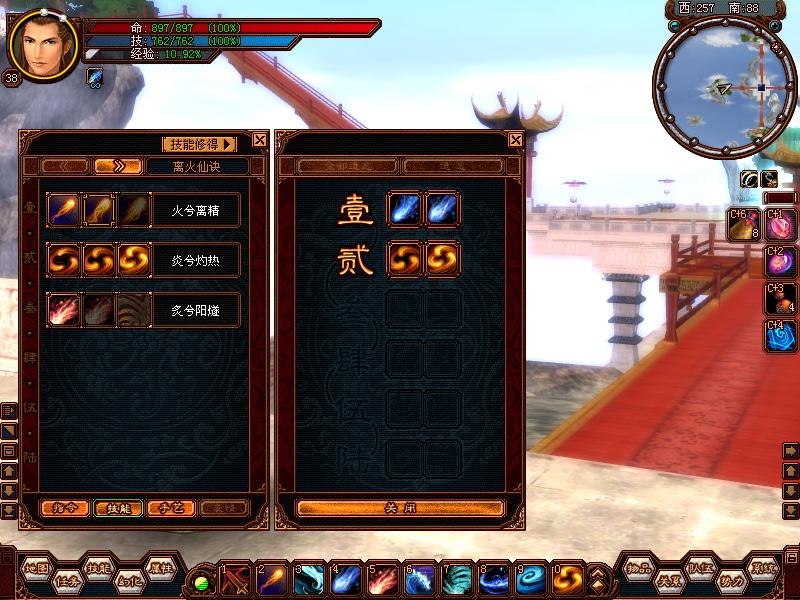This screenshot has height=600, width=800.
Task: Close the skill slot panel with its X
Action: coord(516,141)
